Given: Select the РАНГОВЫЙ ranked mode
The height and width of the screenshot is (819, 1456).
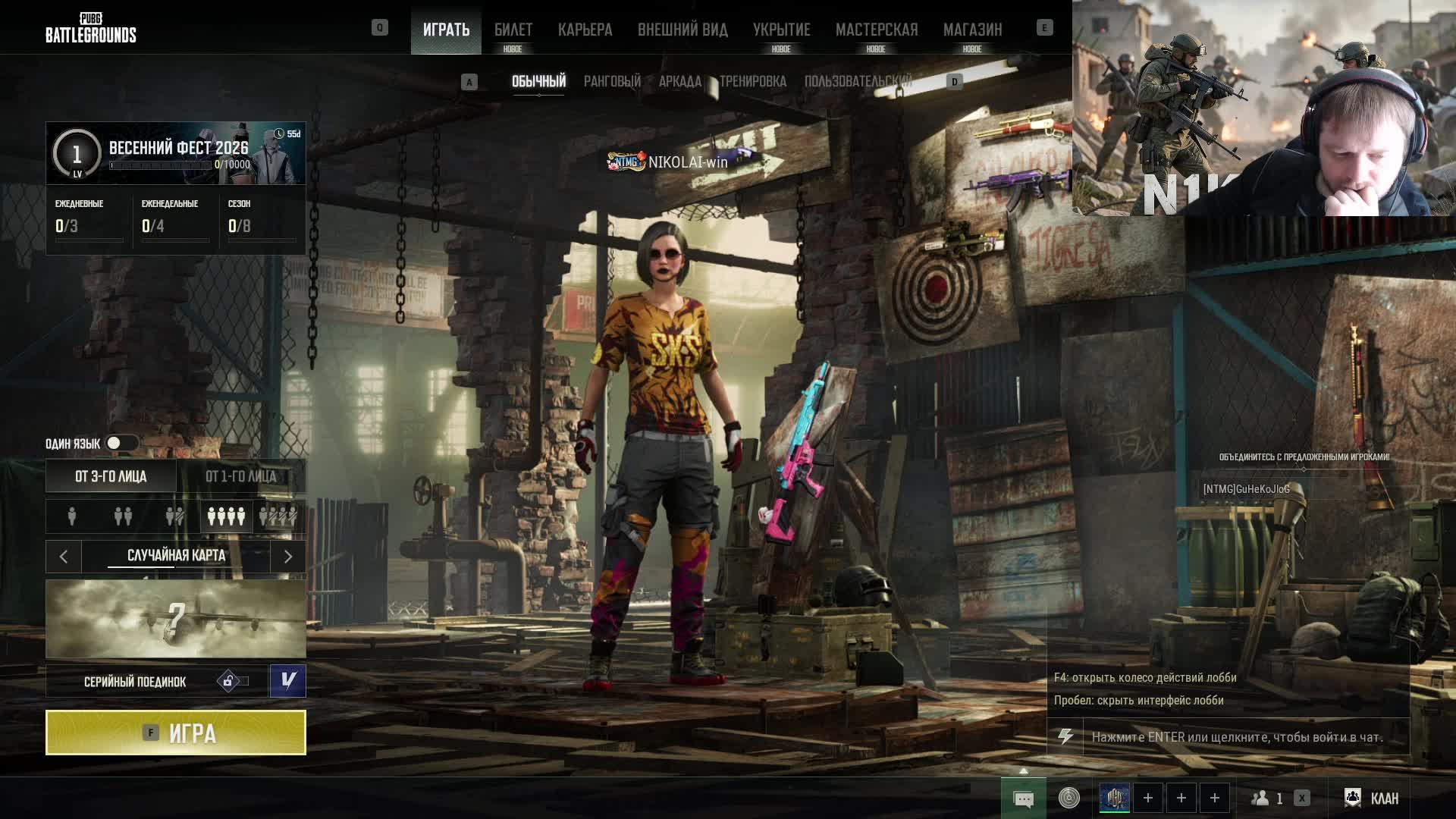Looking at the screenshot, I should pyautogui.click(x=612, y=81).
